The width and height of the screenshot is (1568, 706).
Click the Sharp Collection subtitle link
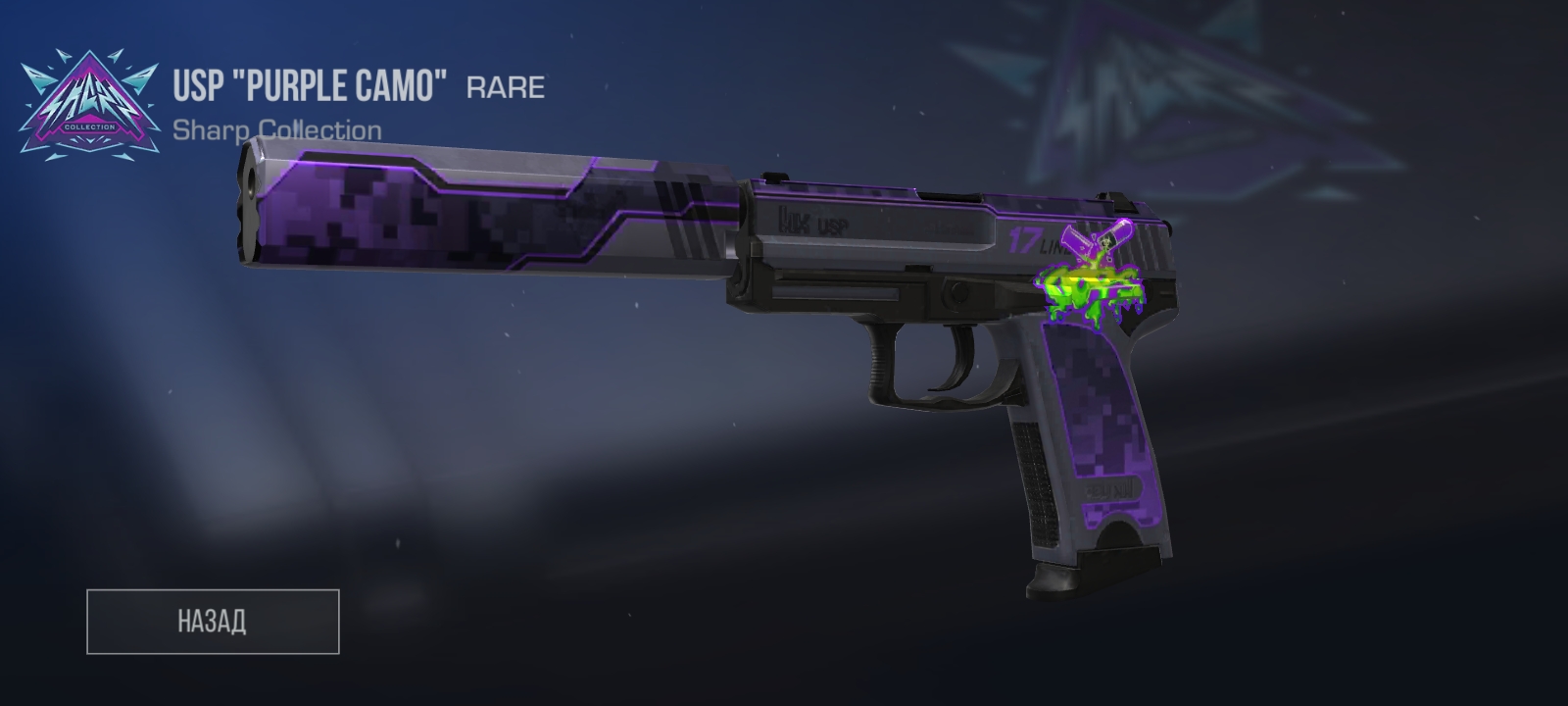click(279, 129)
